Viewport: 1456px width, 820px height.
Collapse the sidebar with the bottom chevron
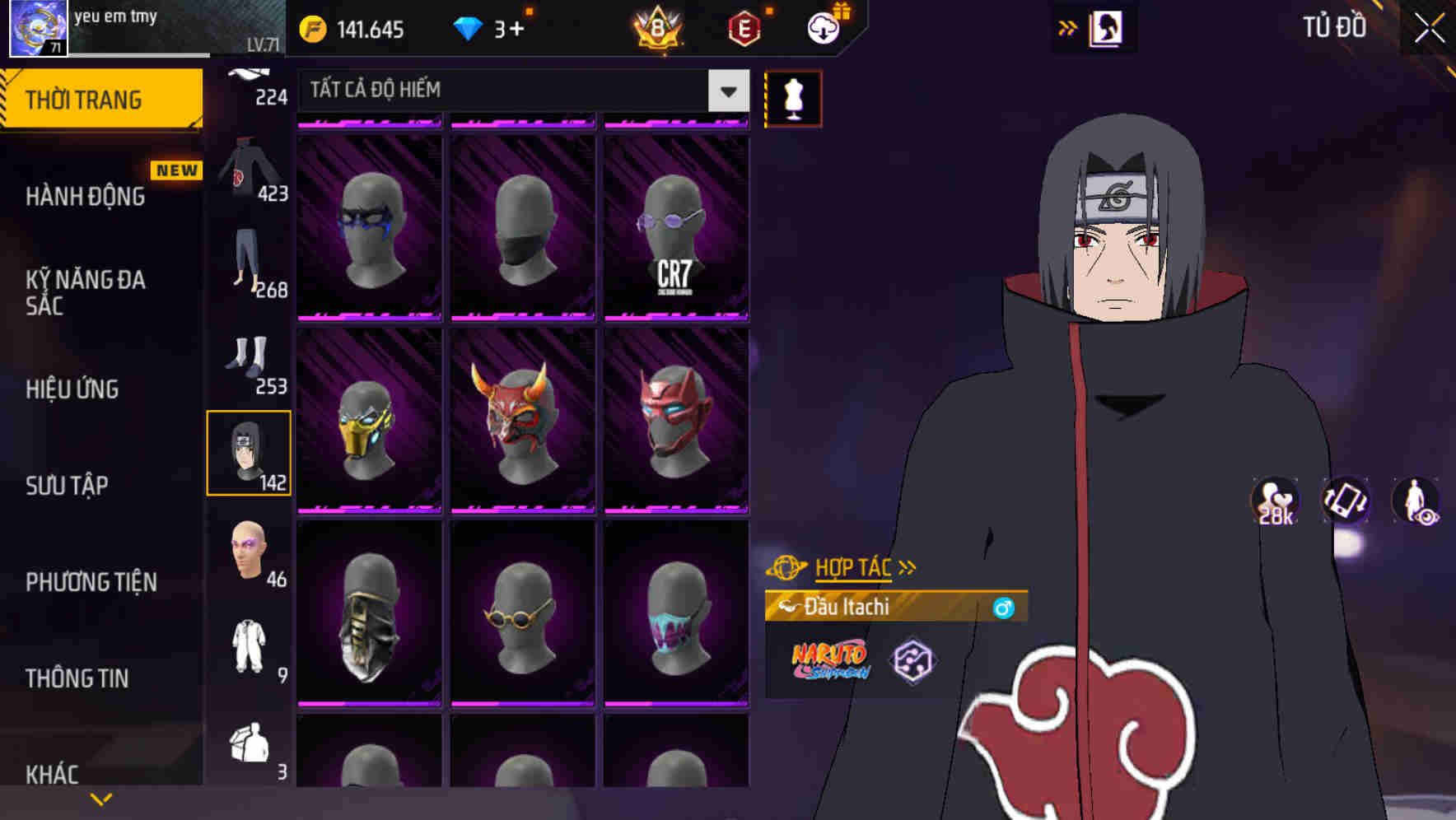coord(101,798)
